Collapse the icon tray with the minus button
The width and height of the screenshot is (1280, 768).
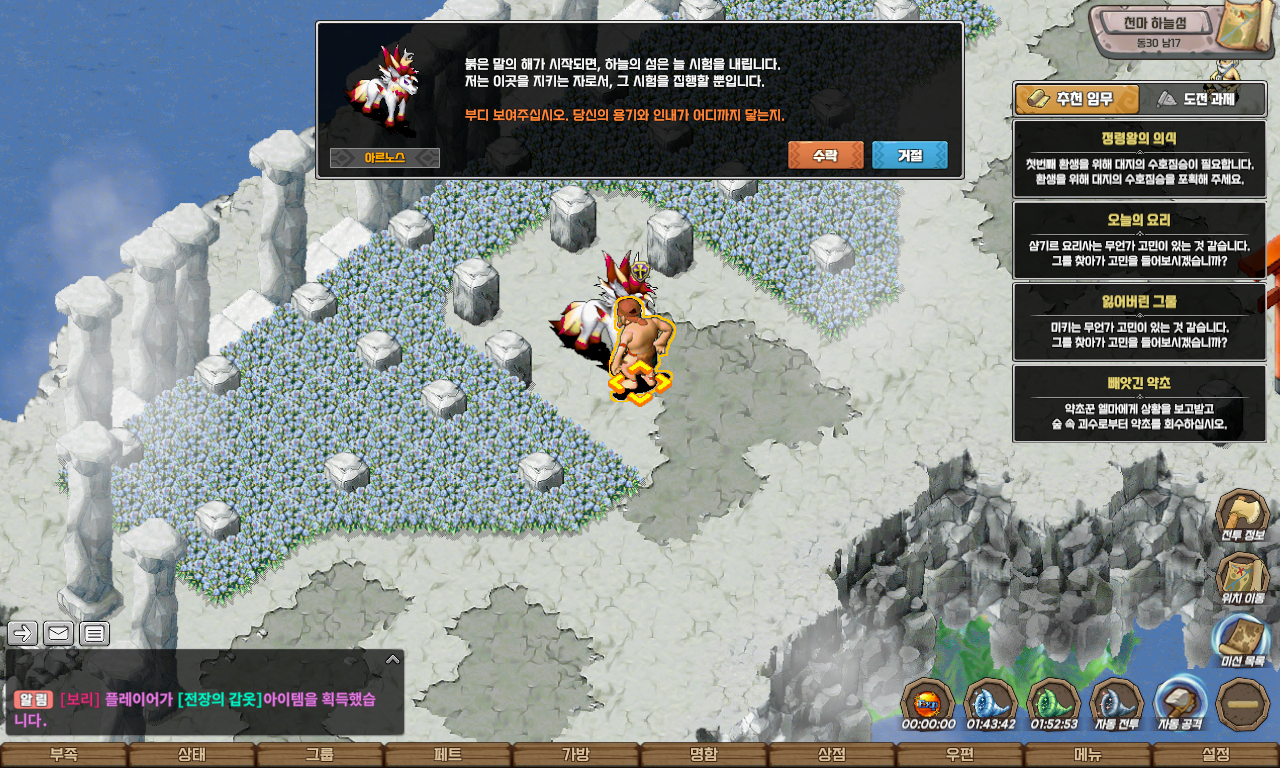click(1243, 703)
